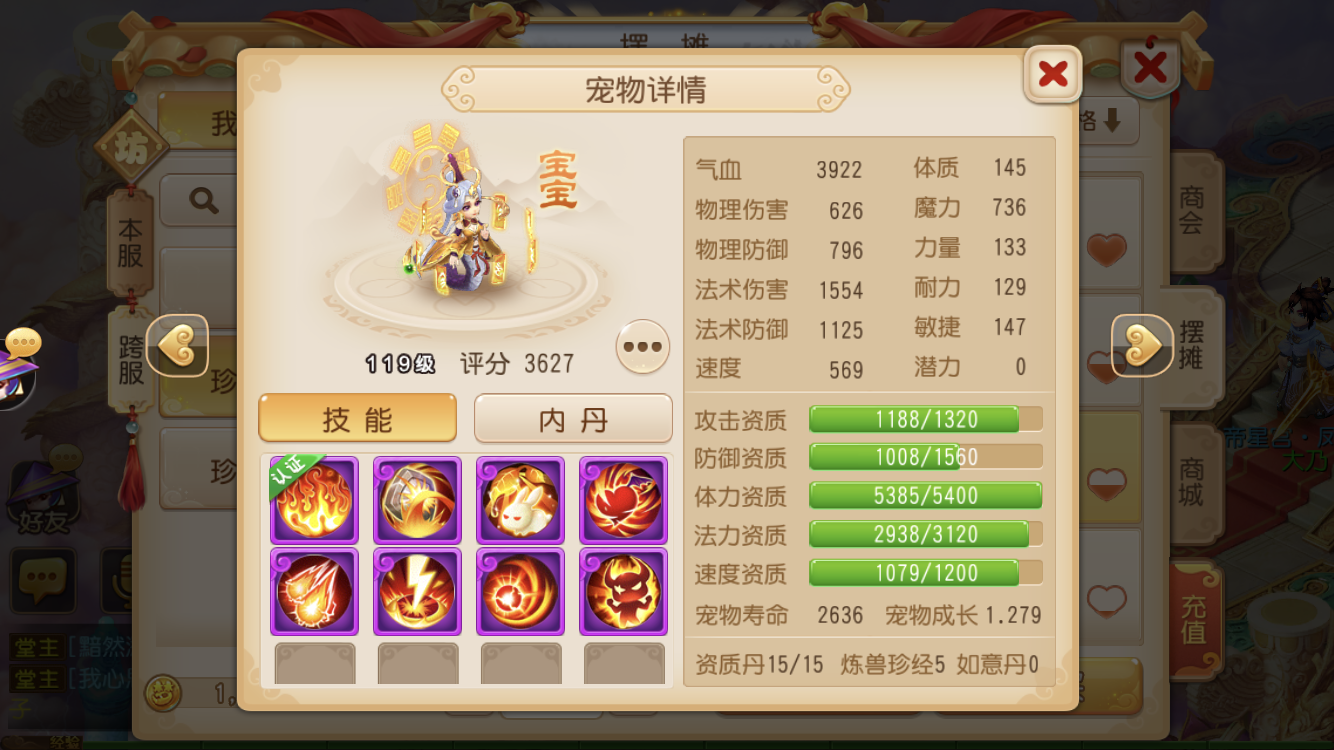Click the chat bubble icon bottom left
Screen dimensions: 1334x750
click(42, 582)
